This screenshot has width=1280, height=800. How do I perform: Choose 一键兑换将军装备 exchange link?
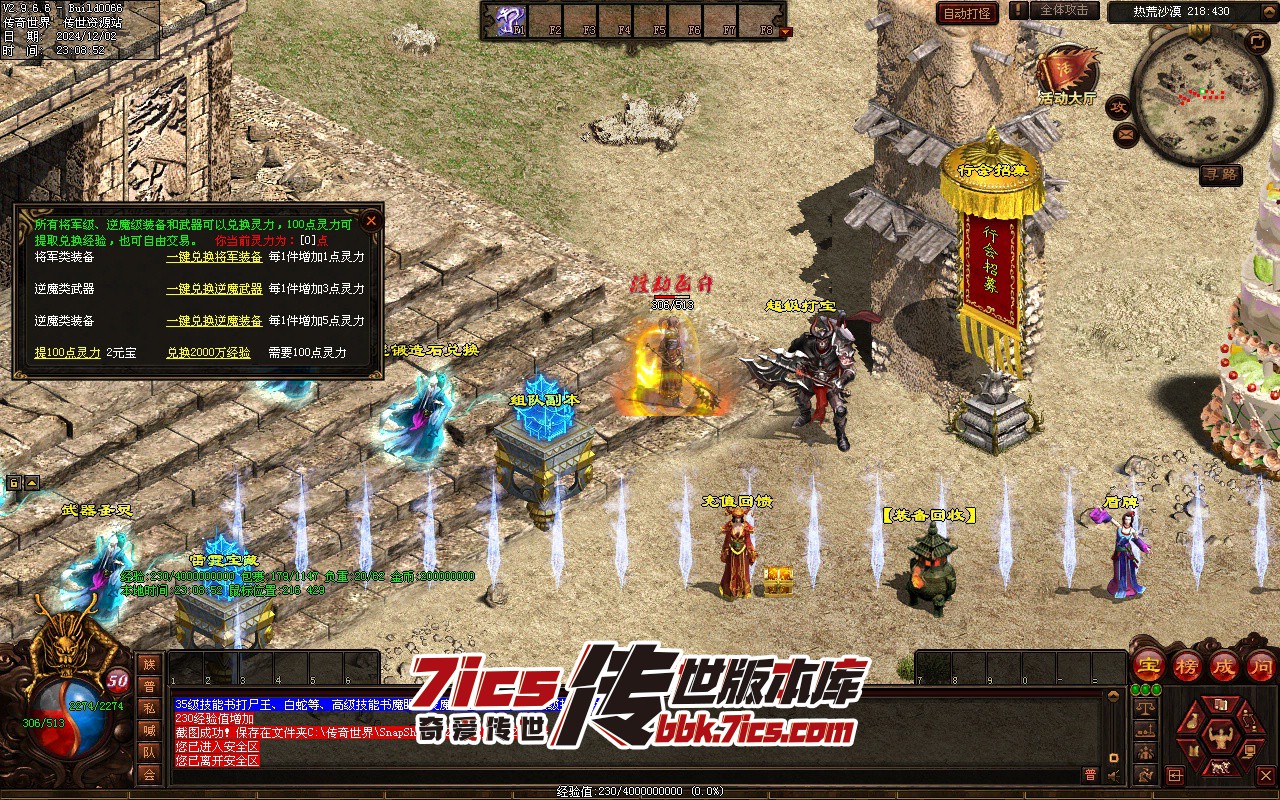[214, 257]
